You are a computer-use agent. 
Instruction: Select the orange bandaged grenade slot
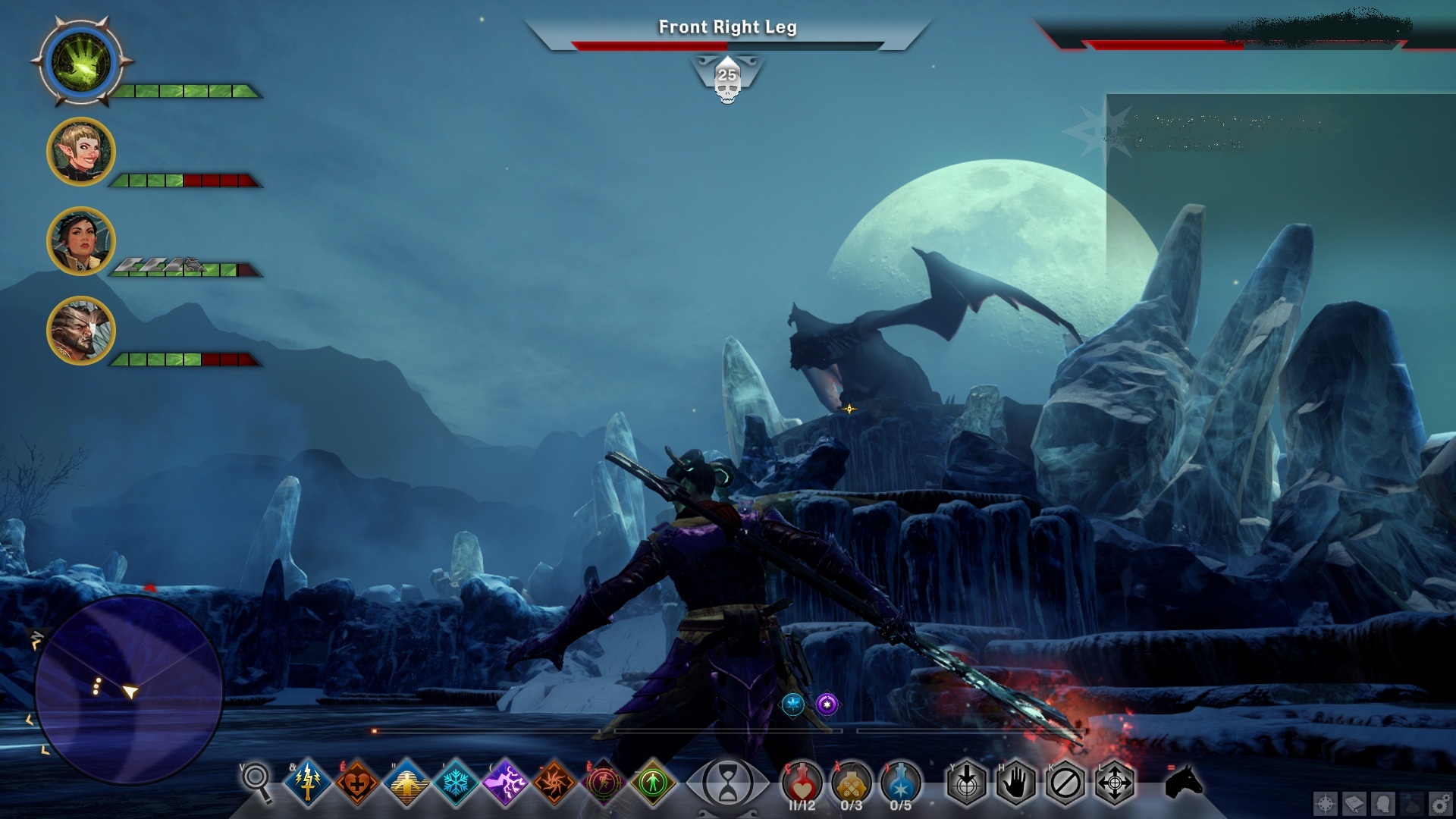coord(851,782)
